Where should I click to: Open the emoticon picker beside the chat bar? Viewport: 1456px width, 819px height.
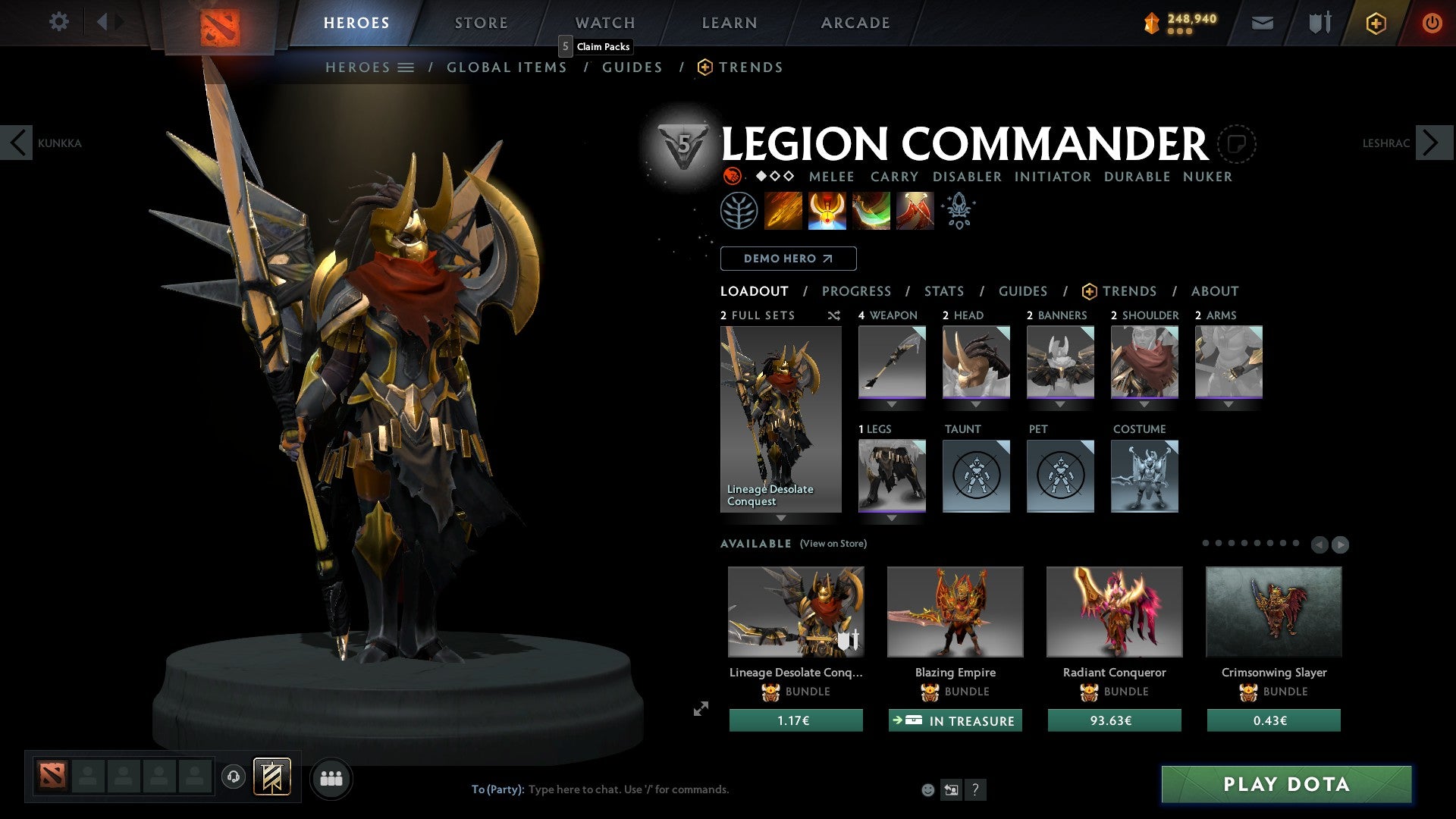(x=927, y=790)
